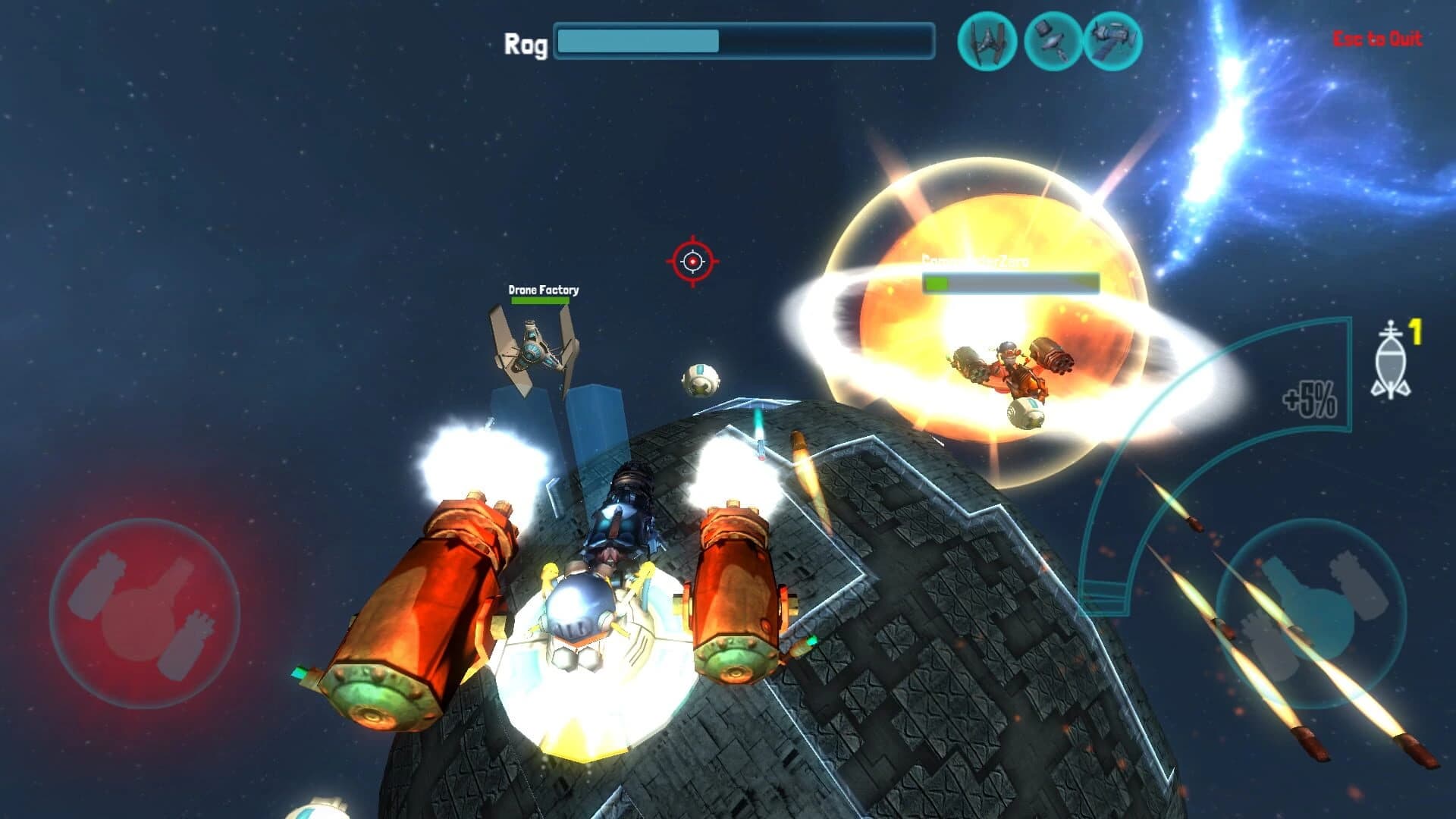This screenshot has width=1456, height=819.
Task: Click the Drone Factory green health bar
Action: (541, 301)
